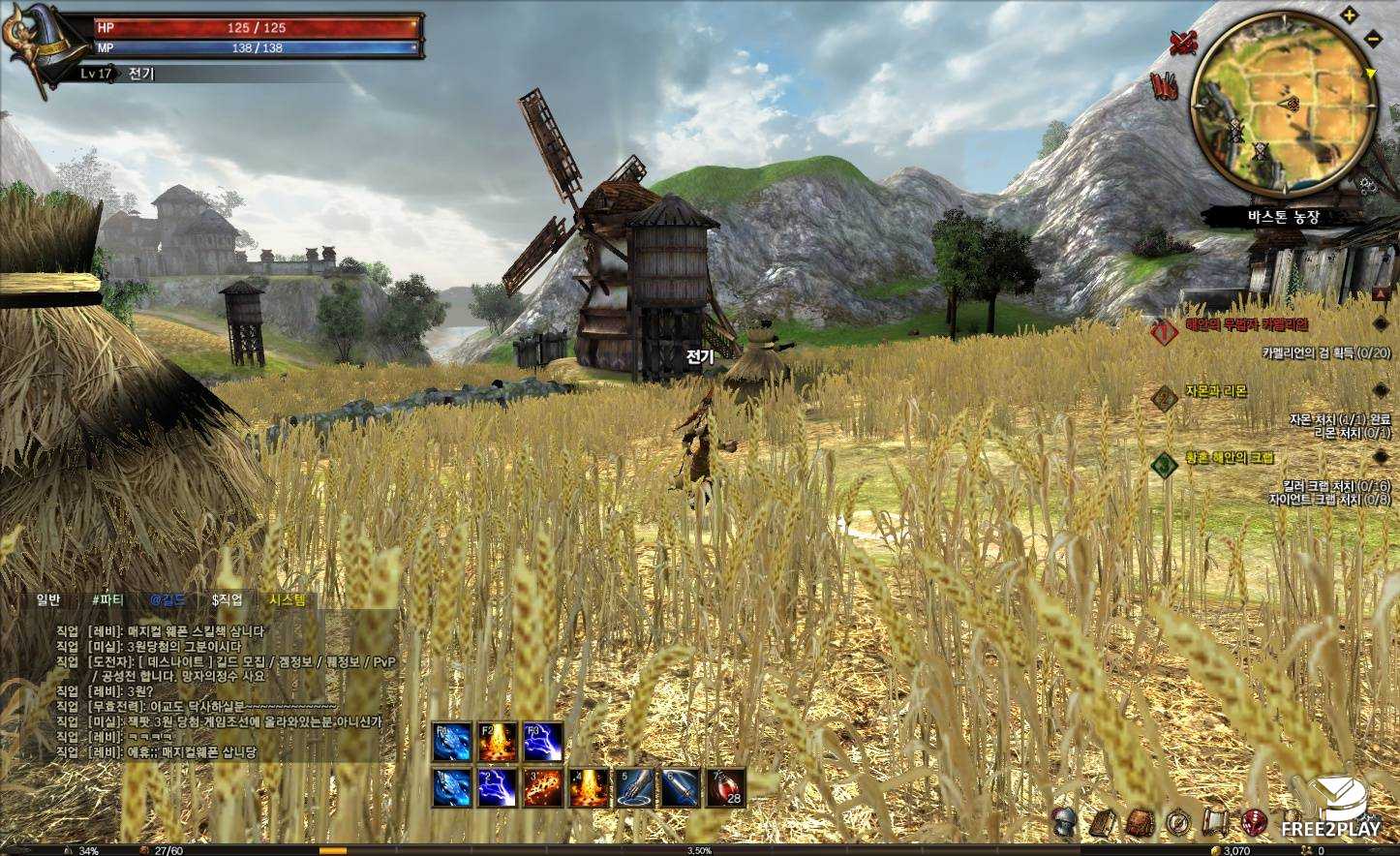Use the slot 3 flaming meteor skill

coord(542,787)
